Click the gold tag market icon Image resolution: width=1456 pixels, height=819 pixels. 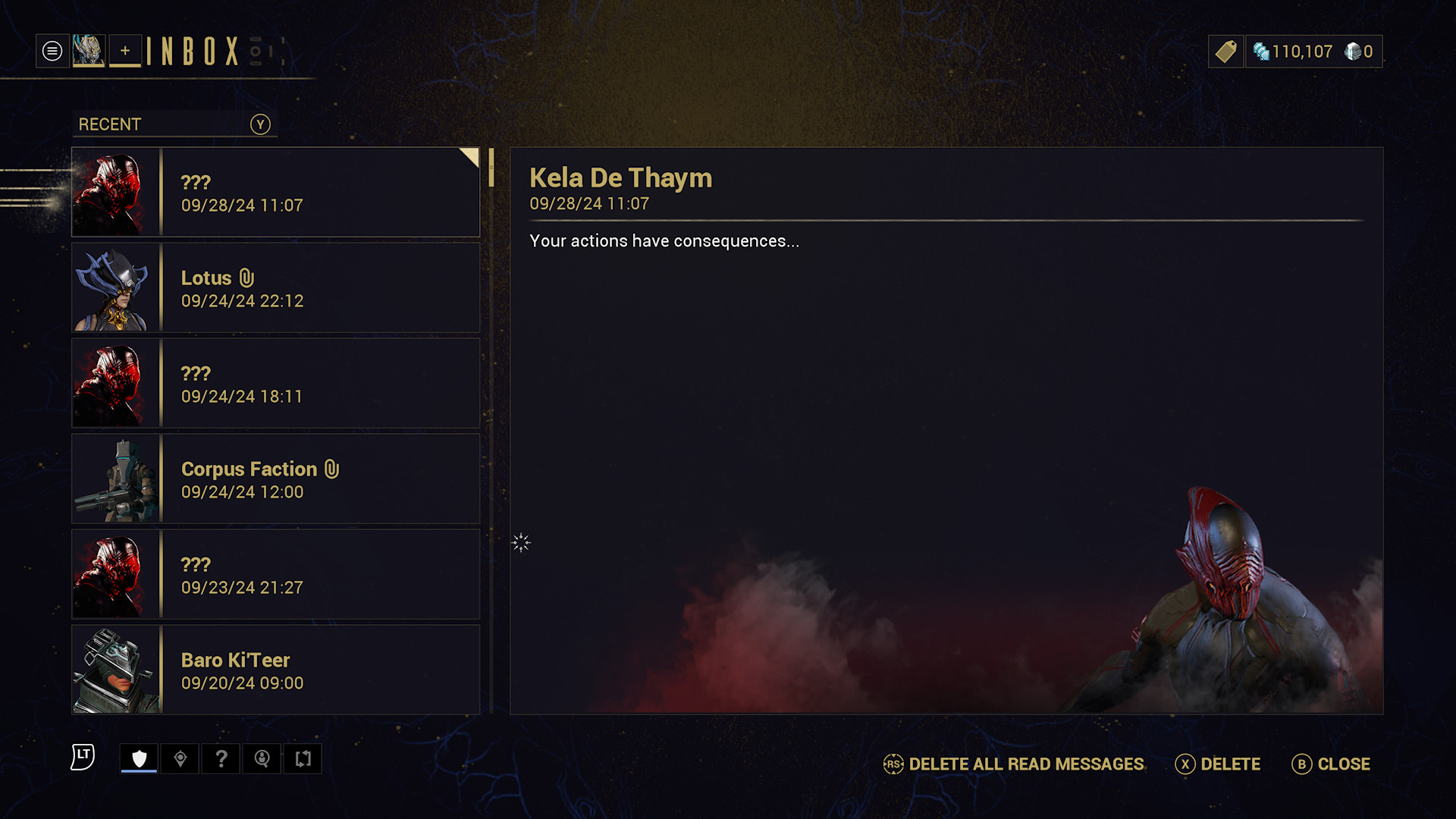point(1225,52)
